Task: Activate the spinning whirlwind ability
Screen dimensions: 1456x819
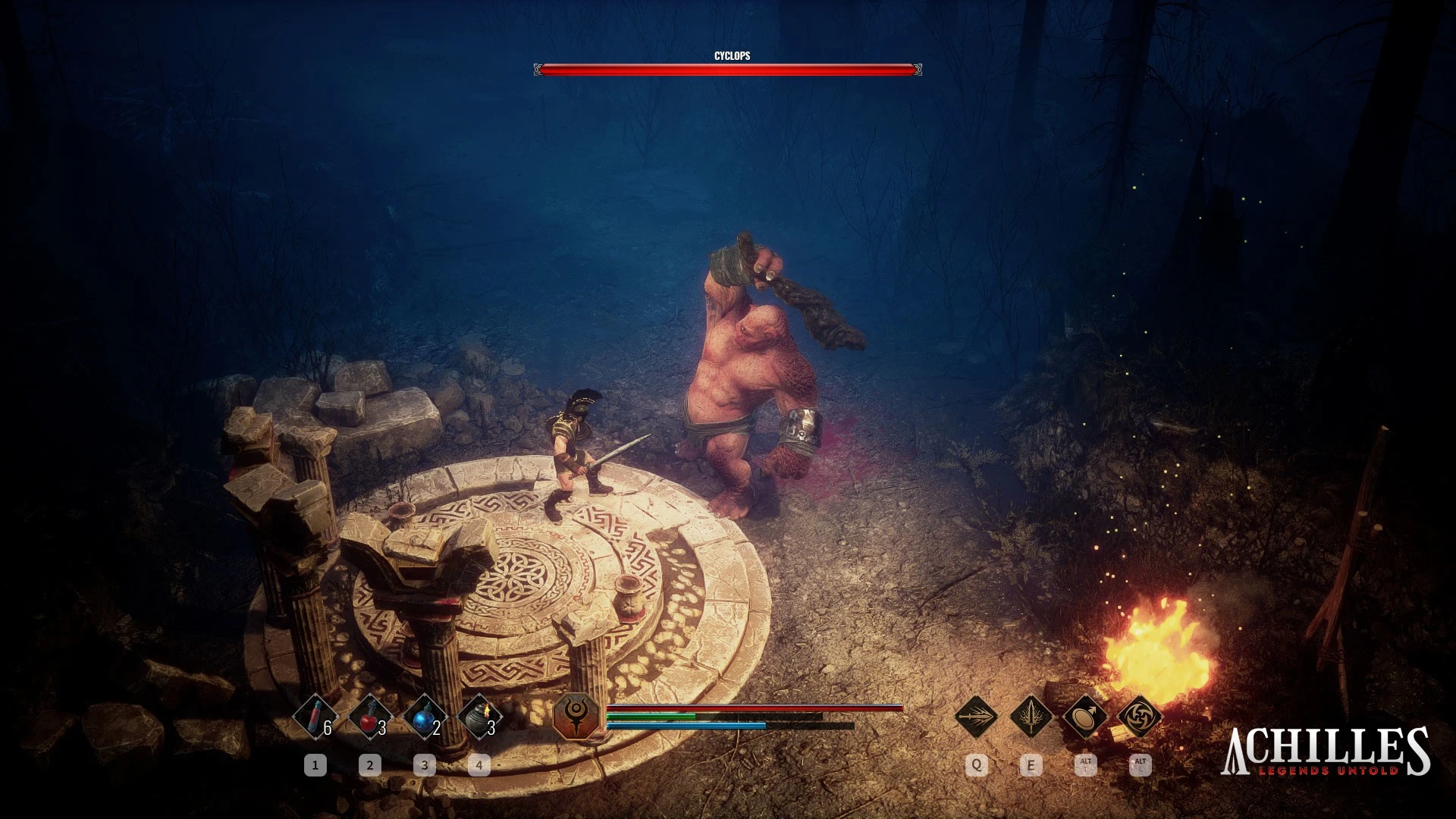Action: click(1139, 715)
